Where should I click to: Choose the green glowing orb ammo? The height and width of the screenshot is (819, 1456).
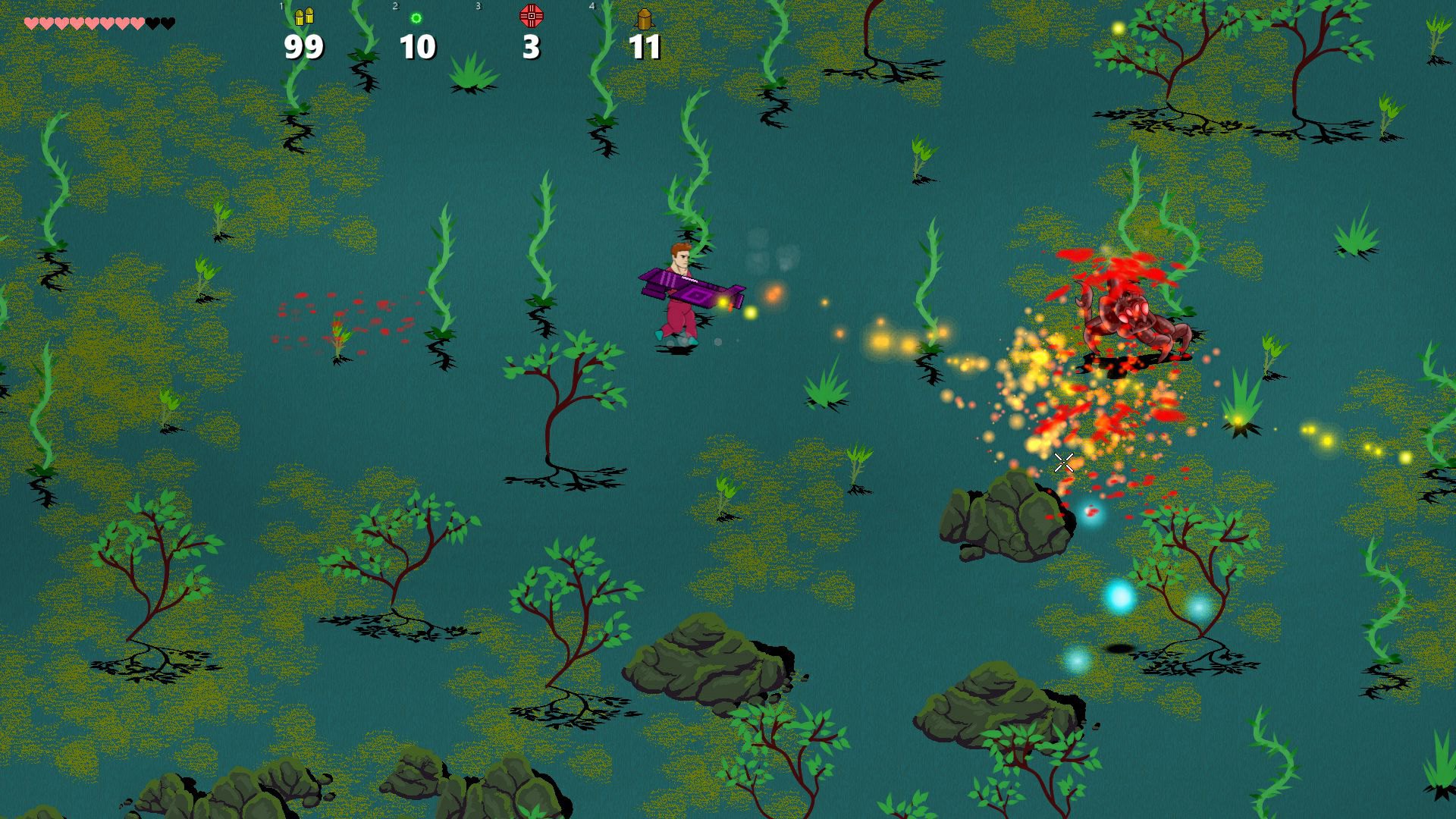point(416,18)
